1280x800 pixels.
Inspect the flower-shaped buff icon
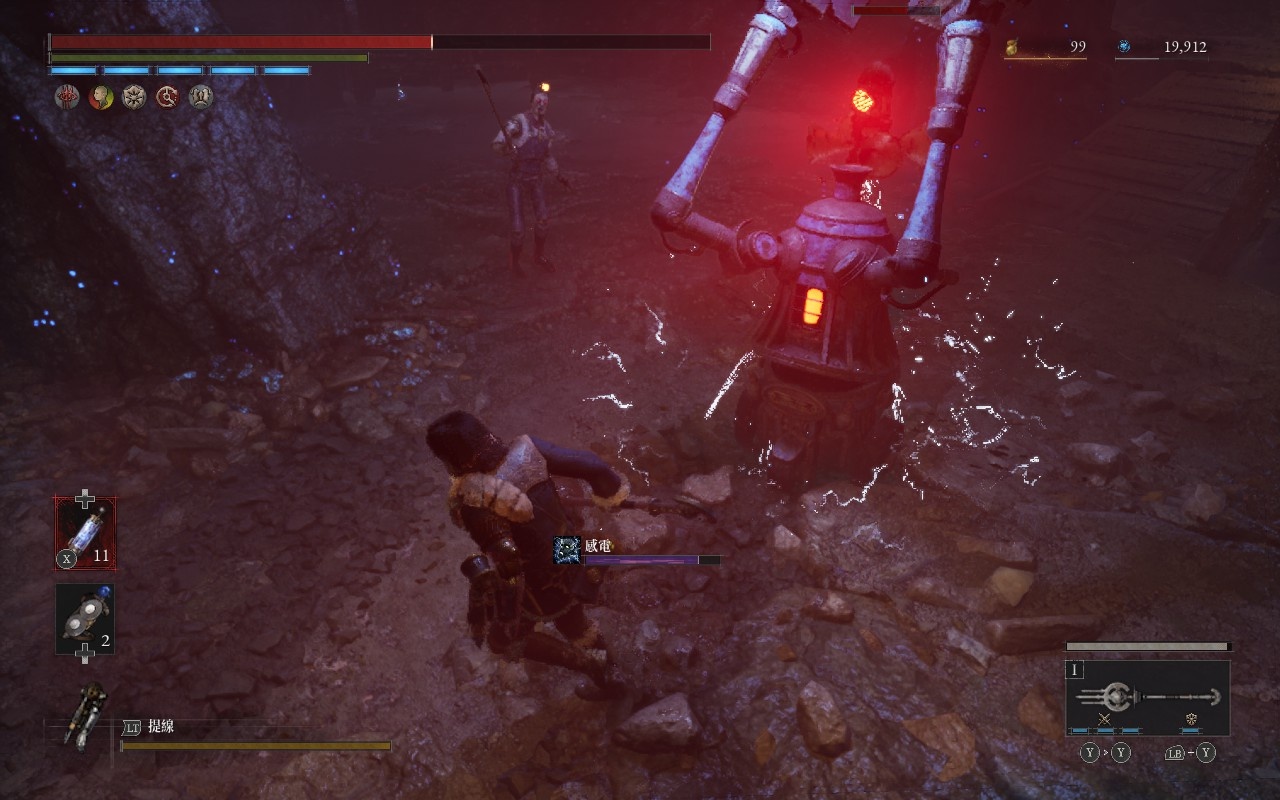[134, 97]
